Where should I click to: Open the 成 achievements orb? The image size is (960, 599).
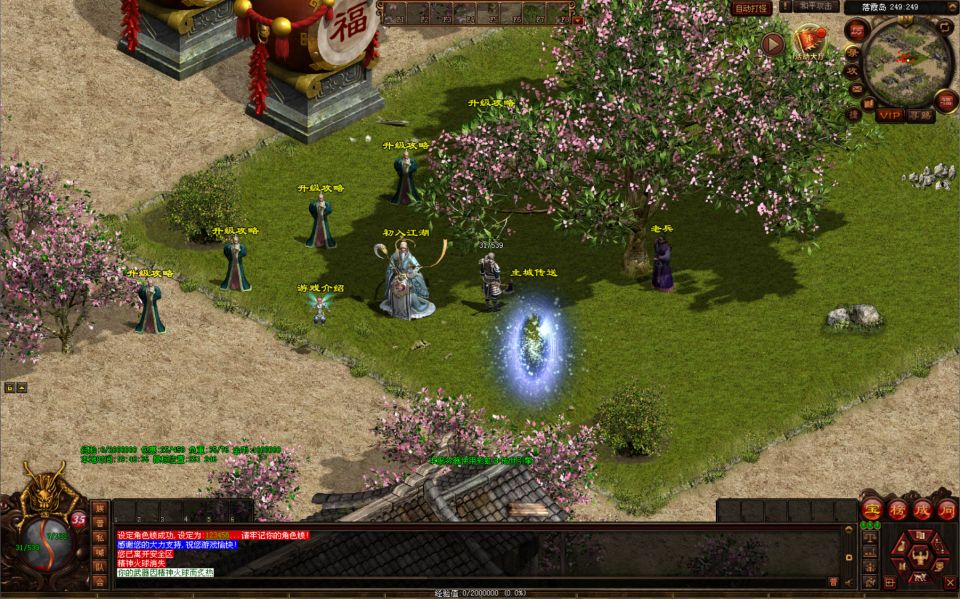pos(921,508)
